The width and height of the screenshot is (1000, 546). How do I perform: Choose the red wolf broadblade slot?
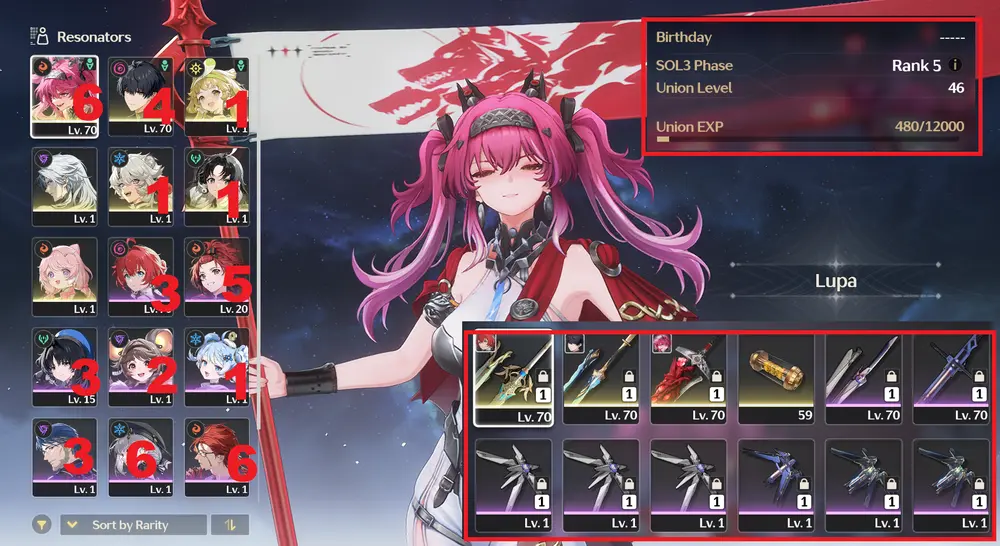coord(688,378)
